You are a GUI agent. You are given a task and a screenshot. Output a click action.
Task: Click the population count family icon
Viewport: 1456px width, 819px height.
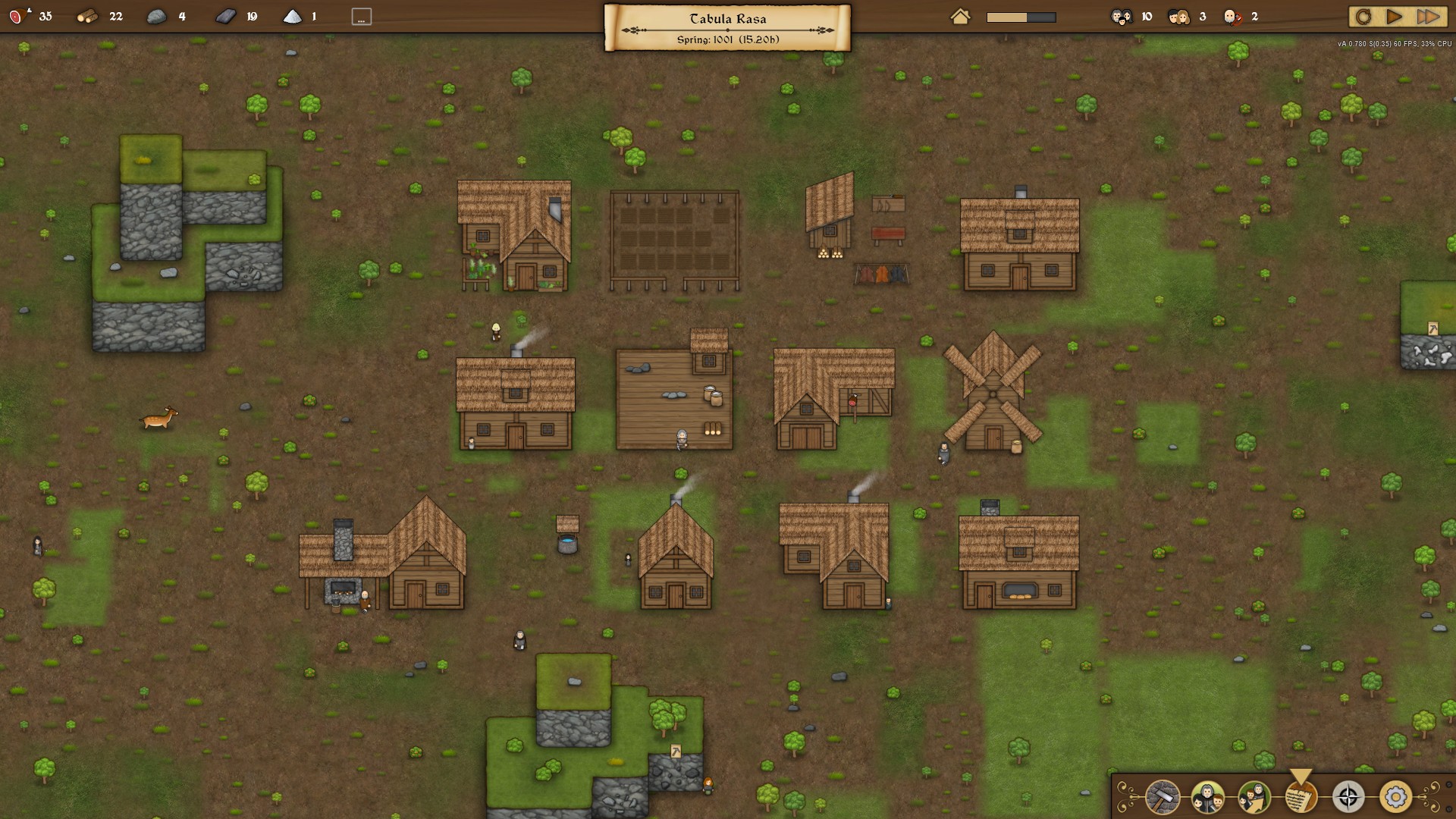[1122, 17]
